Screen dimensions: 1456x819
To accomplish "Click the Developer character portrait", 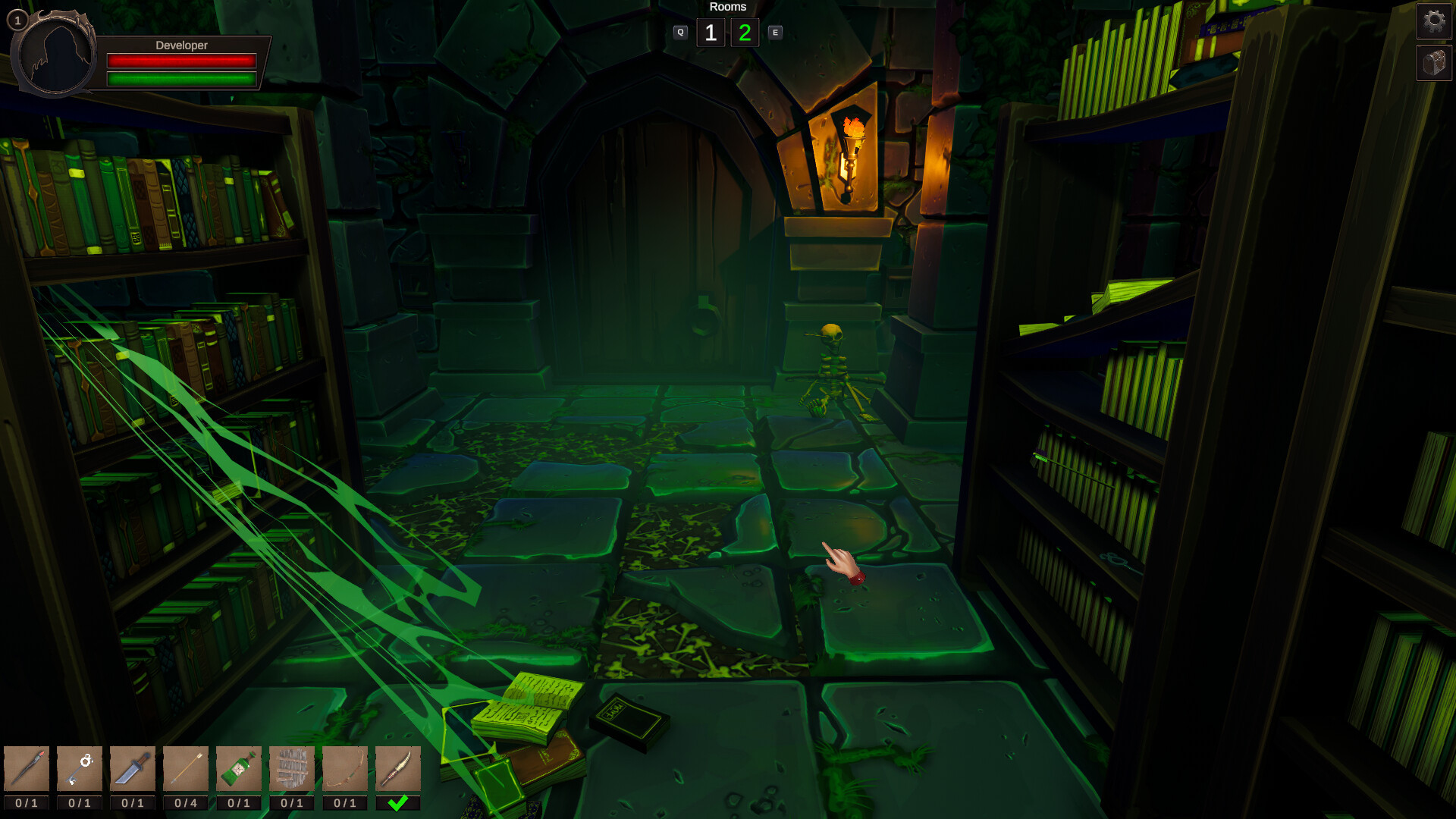I will (55, 55).
